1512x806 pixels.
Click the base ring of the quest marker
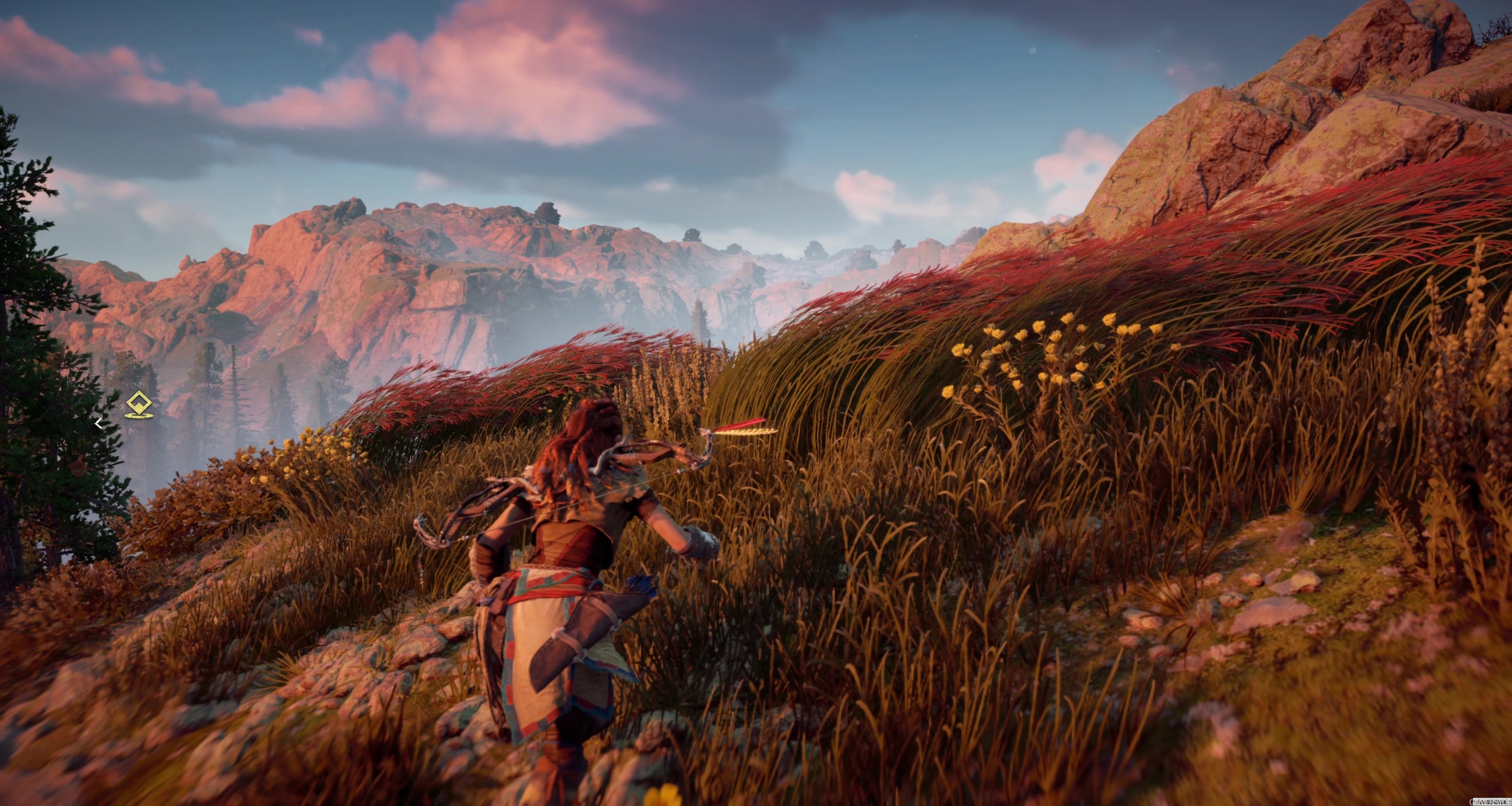pyautogui.click(x=140, y=416)
